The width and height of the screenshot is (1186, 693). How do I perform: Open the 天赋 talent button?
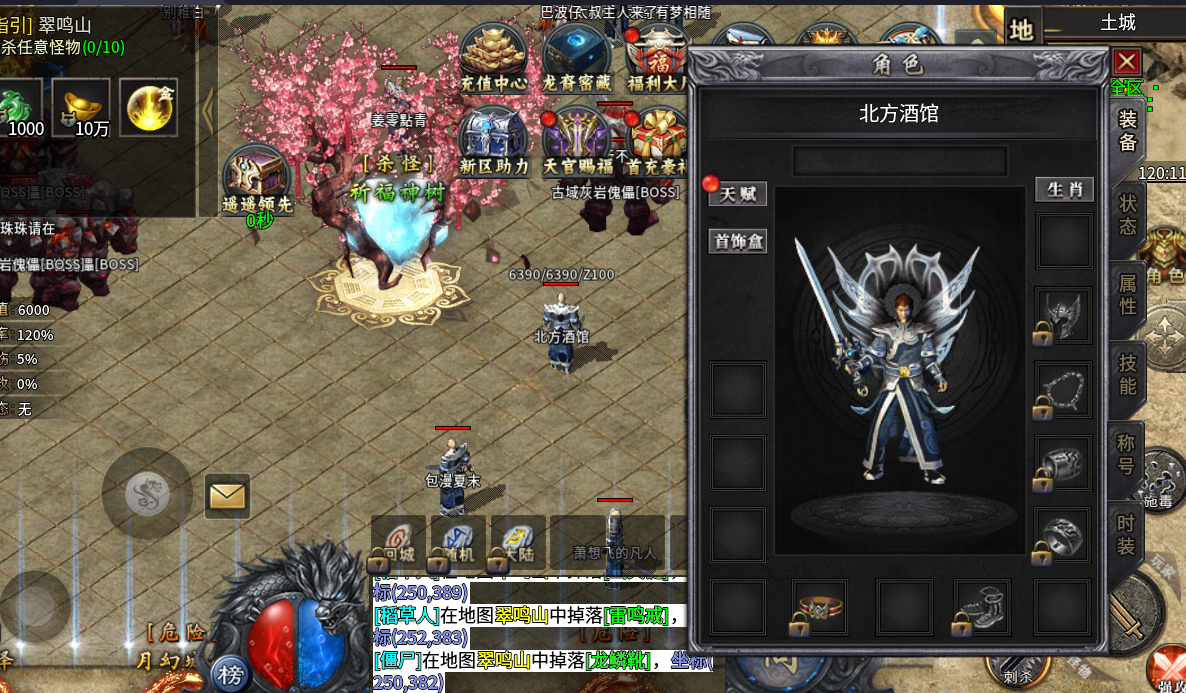[x=738, y=194]
